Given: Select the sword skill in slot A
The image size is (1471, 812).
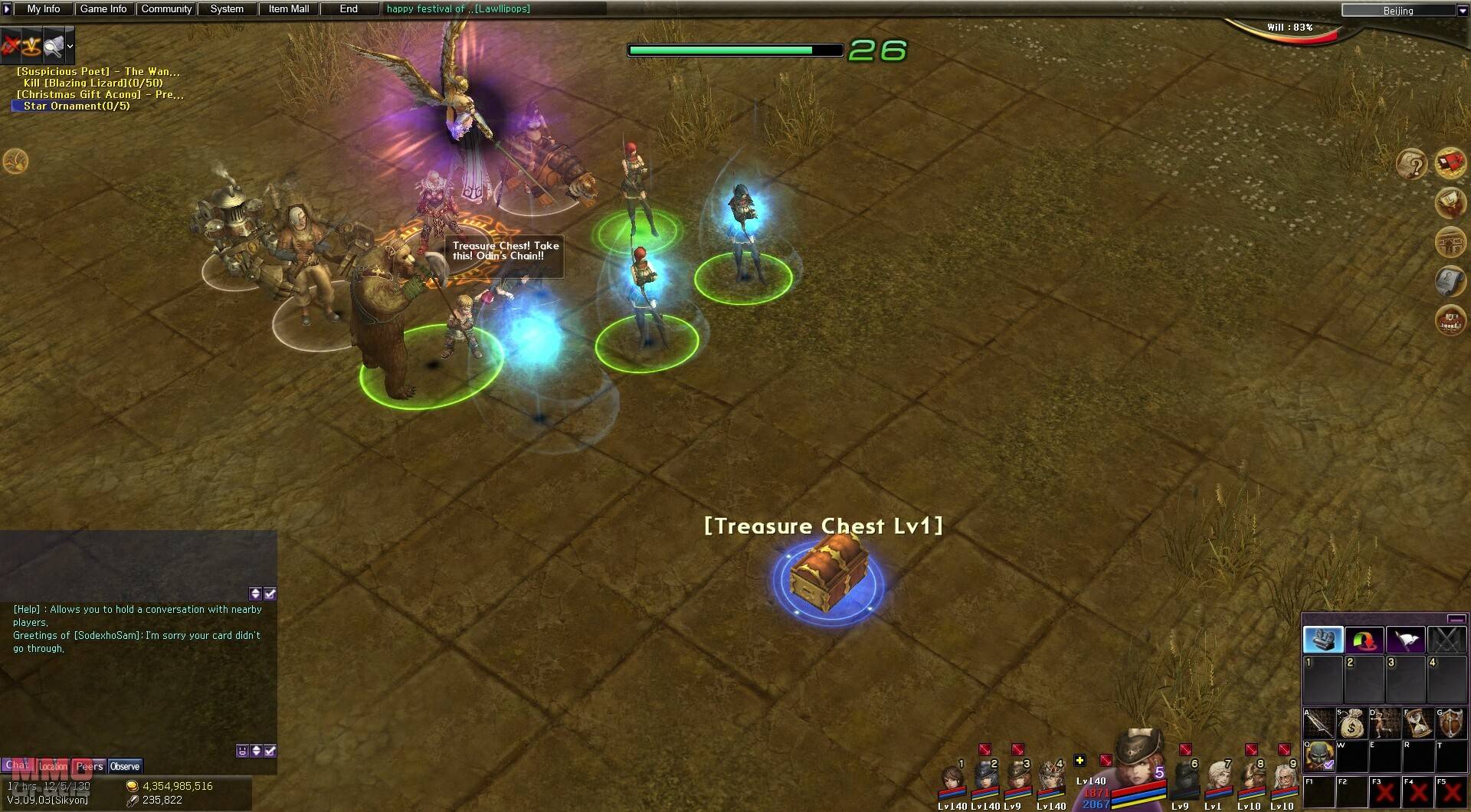Looking at the screenshot, I should pos(1319,723).
